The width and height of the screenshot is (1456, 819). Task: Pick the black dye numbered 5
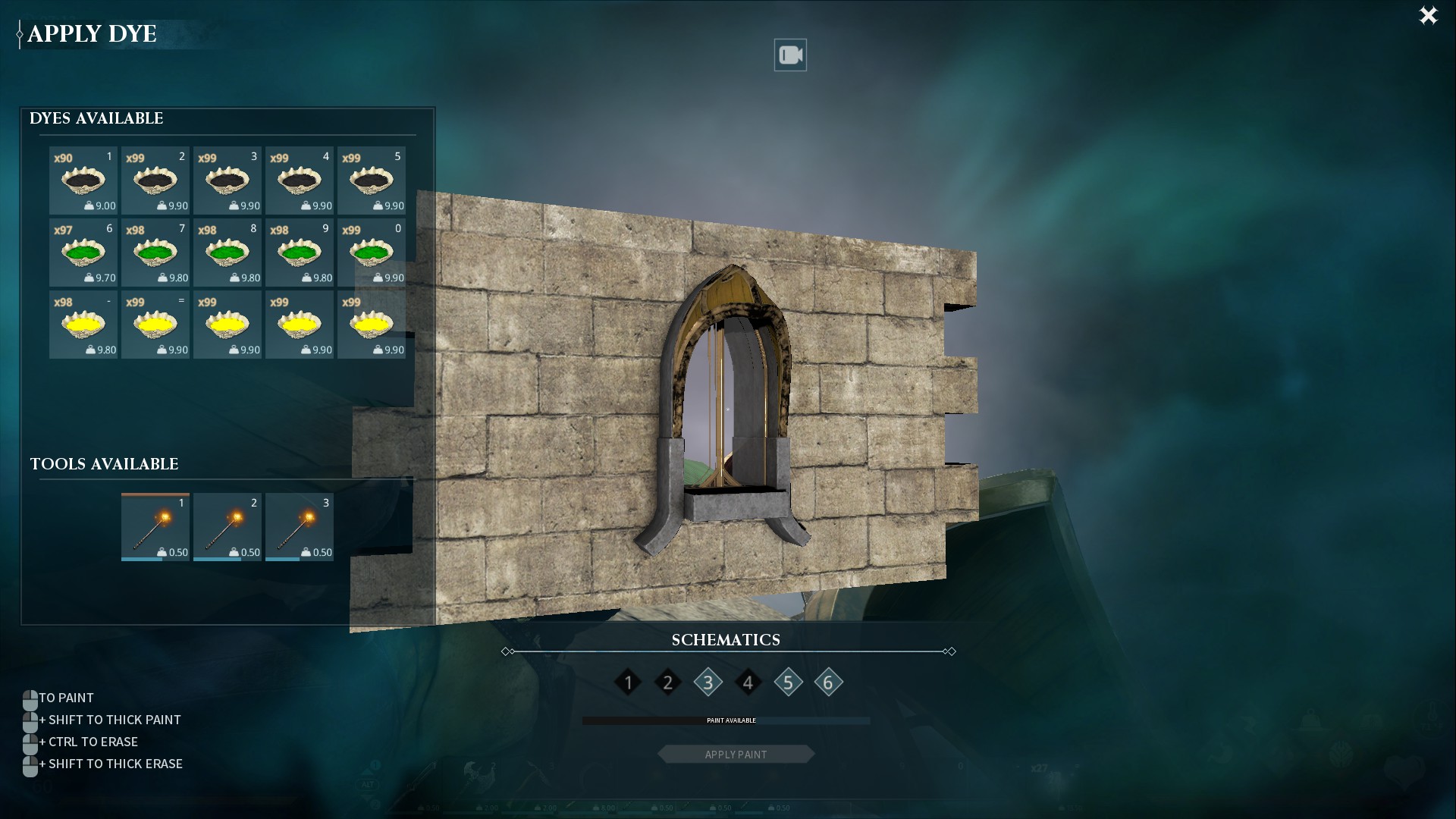tap(372, 180)
